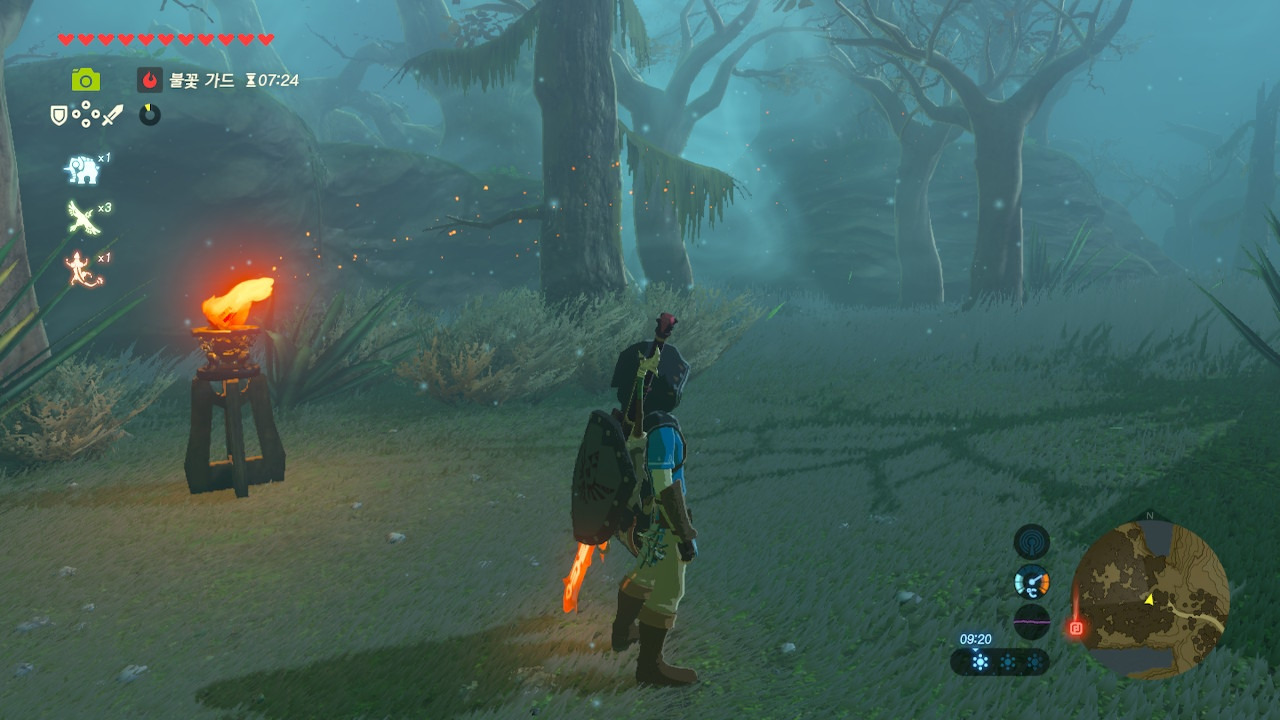Activate the Revali's Gale bird ability

(x=82, y=217)
